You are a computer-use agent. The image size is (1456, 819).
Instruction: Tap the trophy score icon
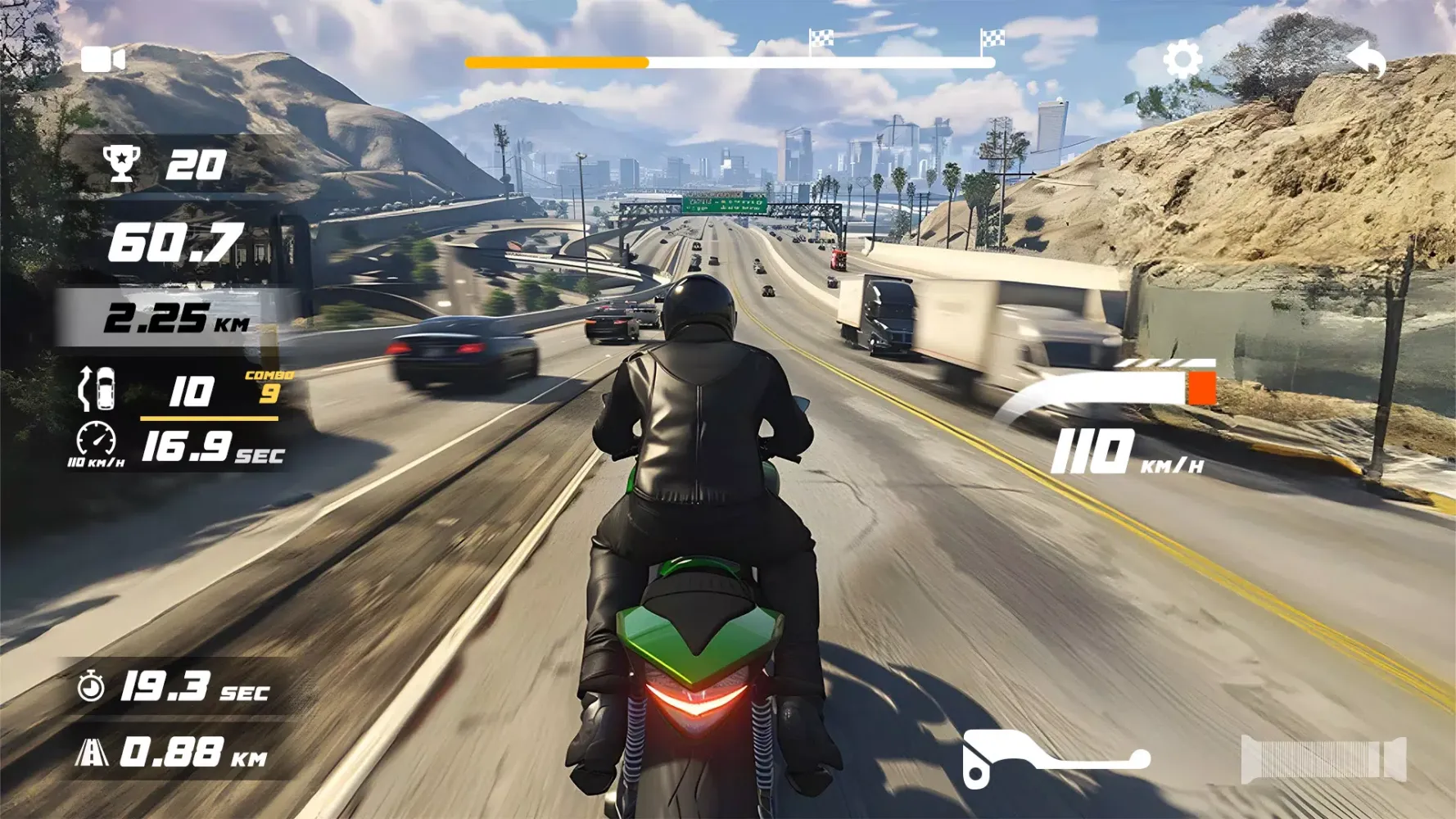point(121,161)
